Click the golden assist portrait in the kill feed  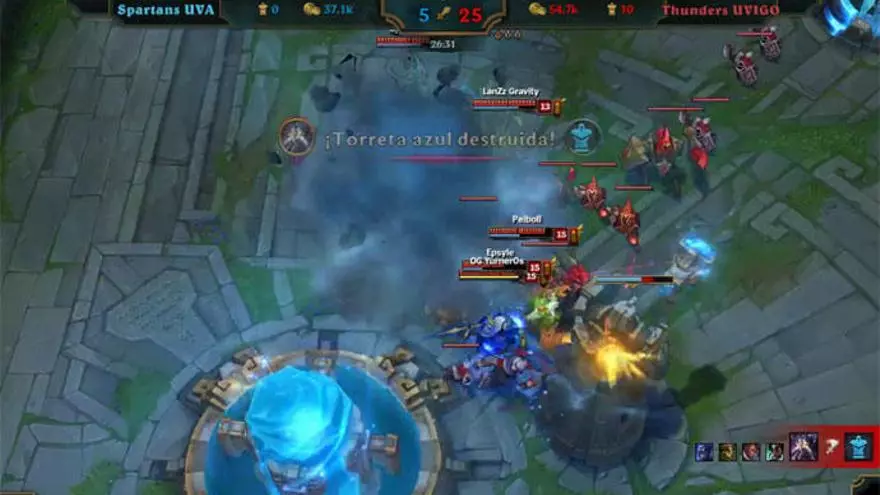point(727,452)
